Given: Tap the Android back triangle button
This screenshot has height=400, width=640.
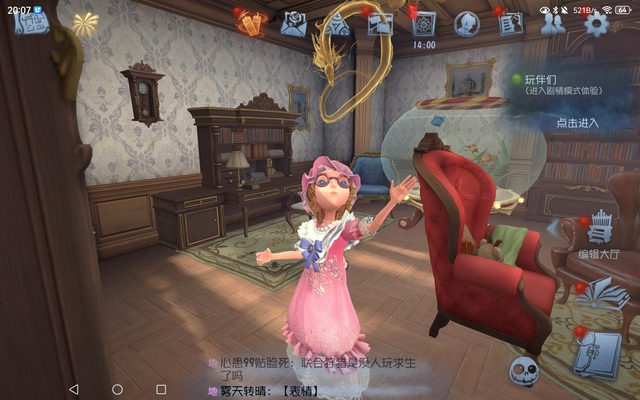Looking at the screenshot, I should (73, 388).
